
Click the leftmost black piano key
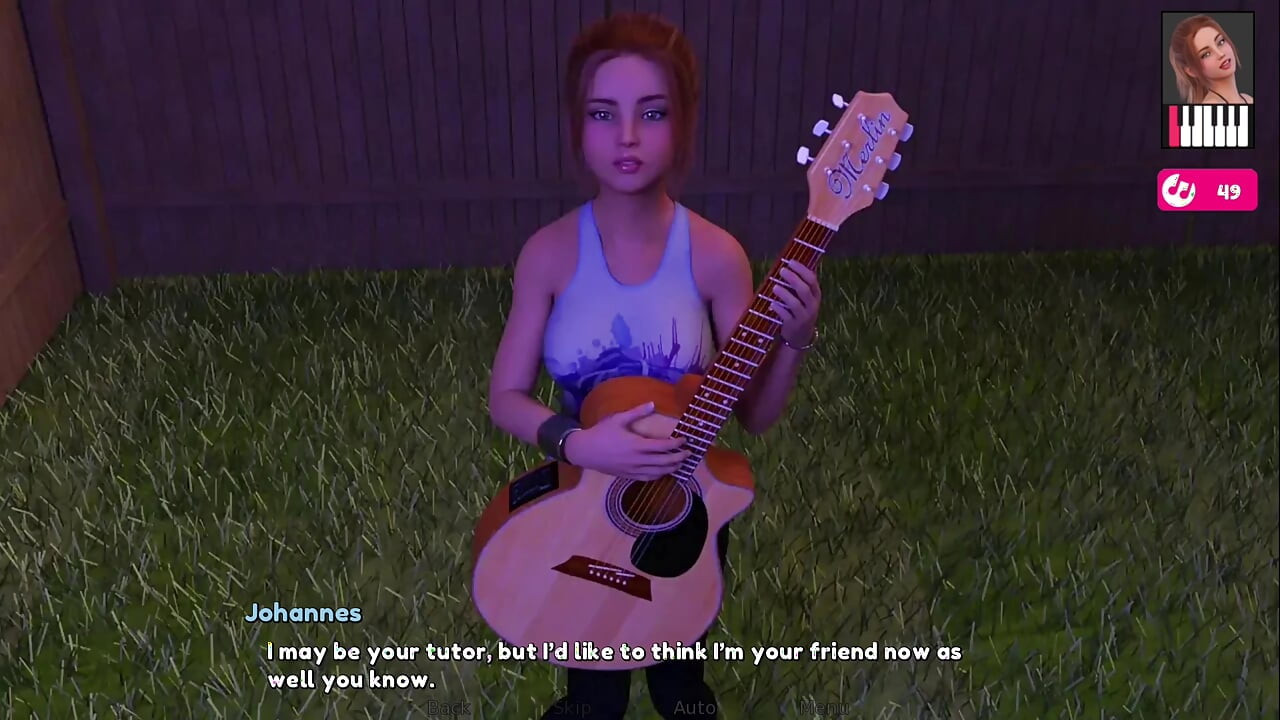point(1181,115)
